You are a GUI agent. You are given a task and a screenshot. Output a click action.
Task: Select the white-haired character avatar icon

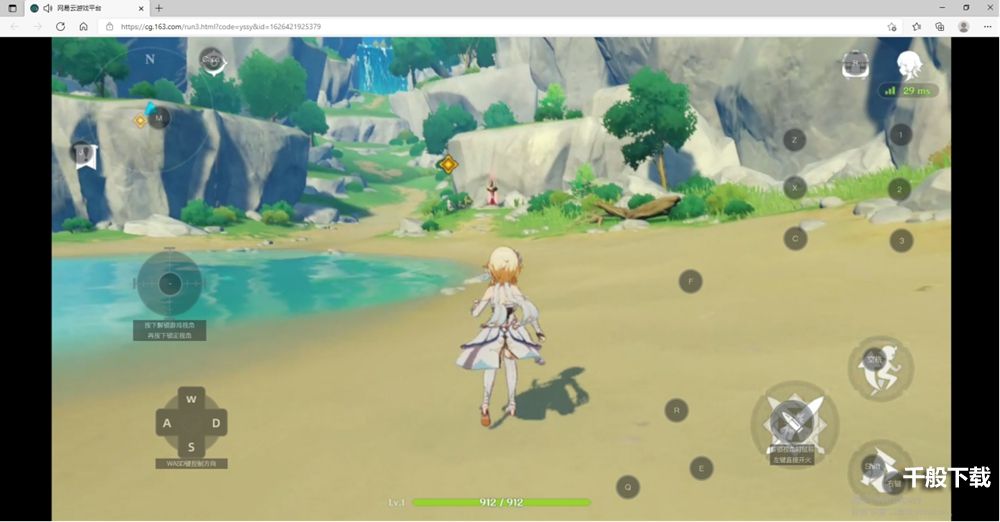[x=908, y=65]
